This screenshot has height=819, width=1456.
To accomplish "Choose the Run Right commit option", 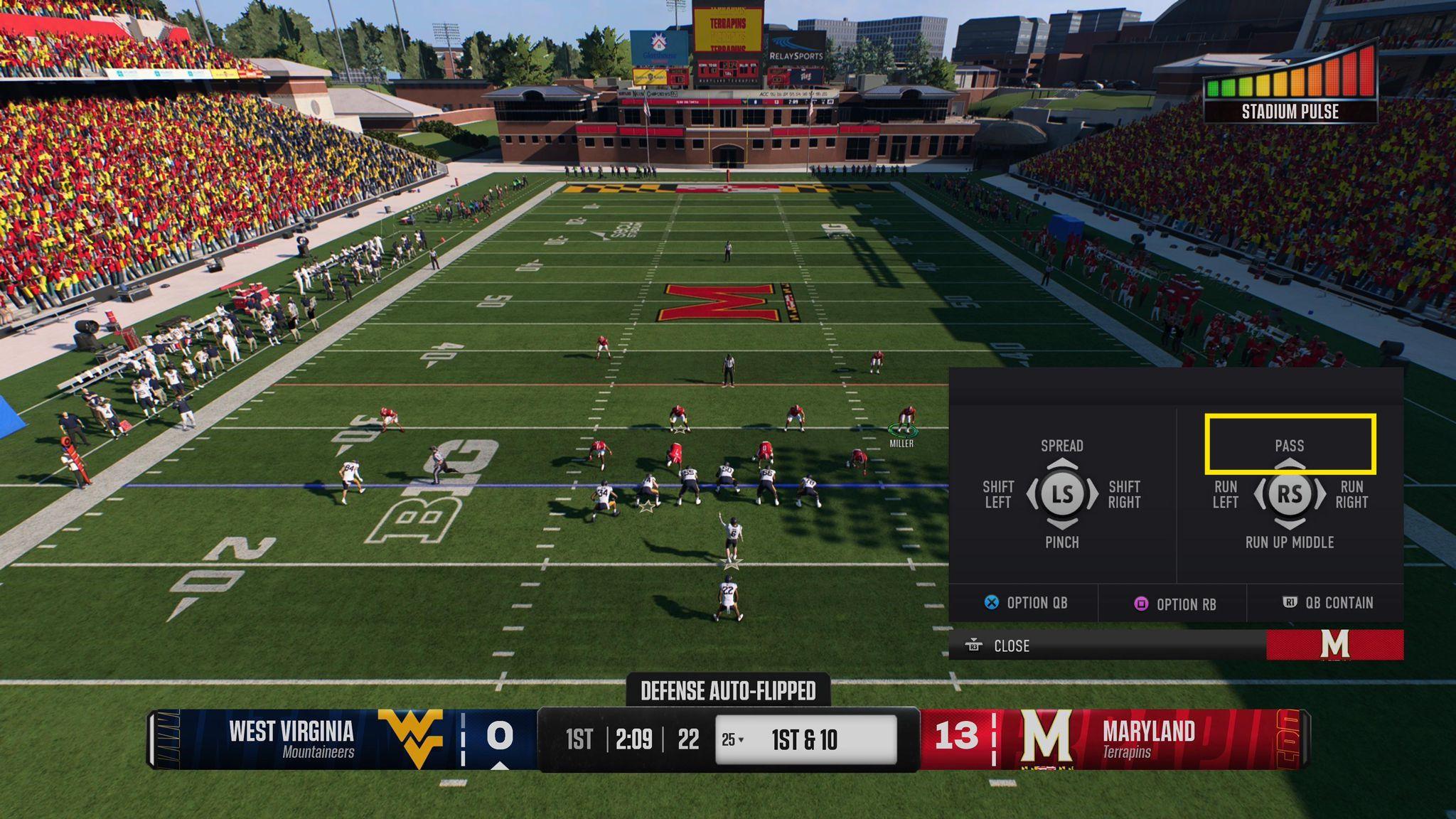I will [x=1351, y=494].
